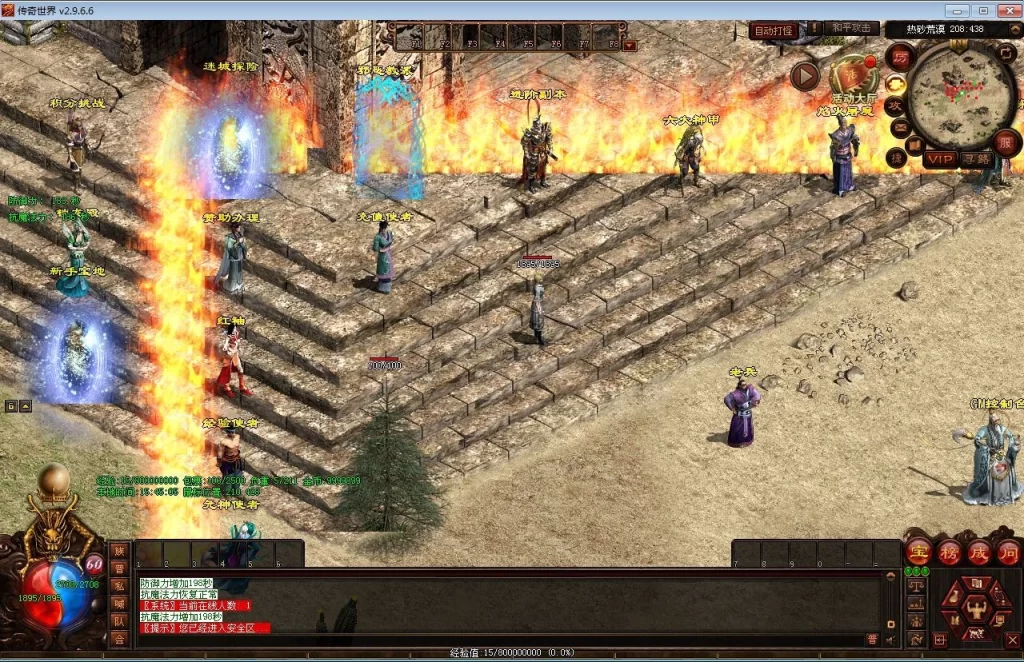Open the mail envelope icon

tap(900, 127)
